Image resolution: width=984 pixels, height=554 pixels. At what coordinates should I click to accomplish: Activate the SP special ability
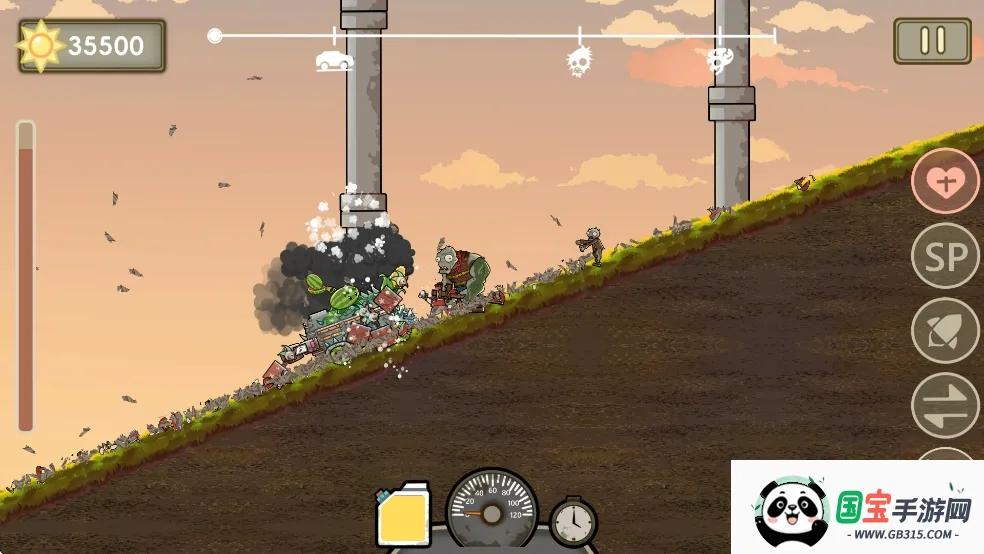click(x=945, y=257)
